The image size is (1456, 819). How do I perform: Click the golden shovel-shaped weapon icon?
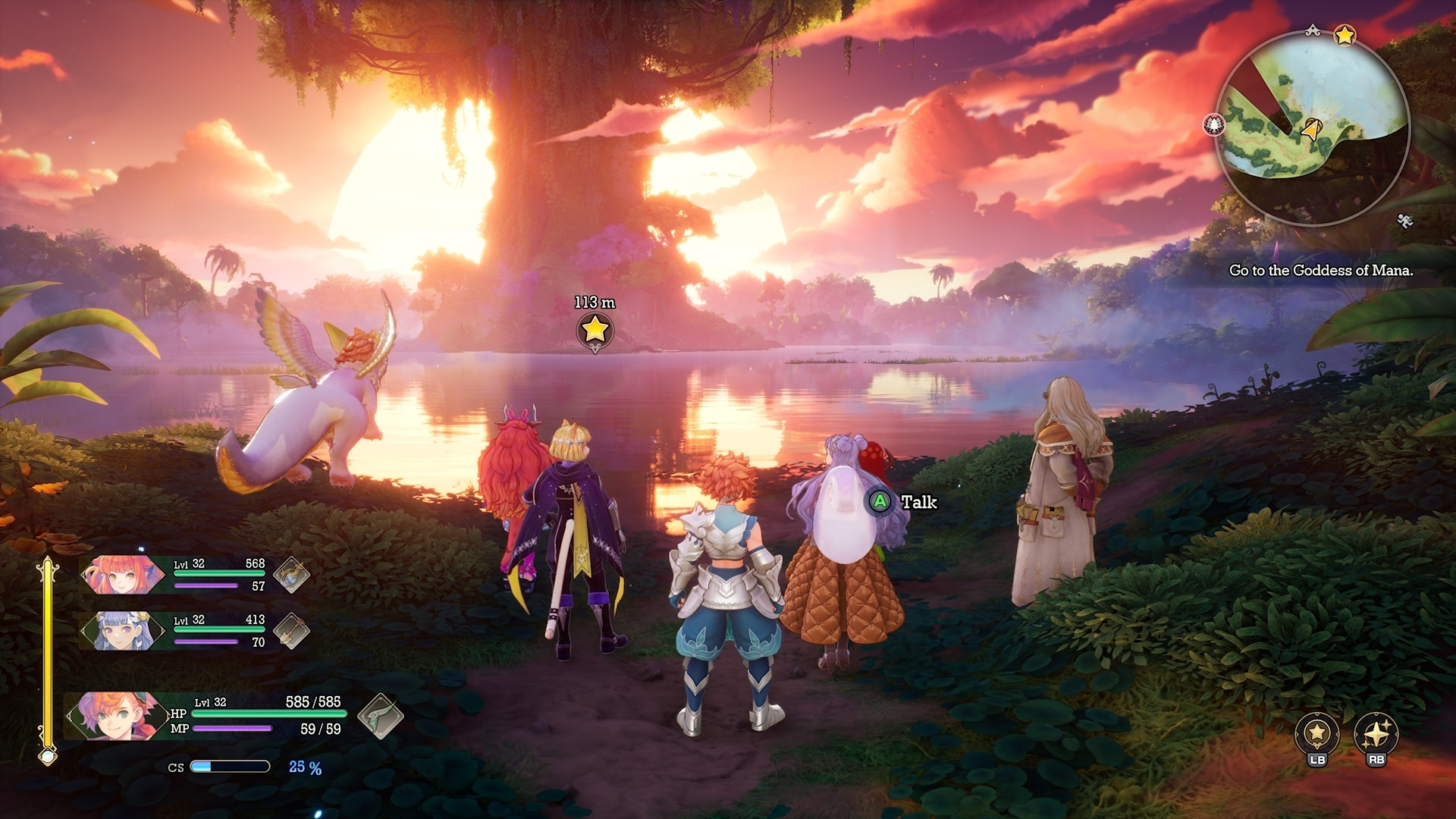point(291,631)
